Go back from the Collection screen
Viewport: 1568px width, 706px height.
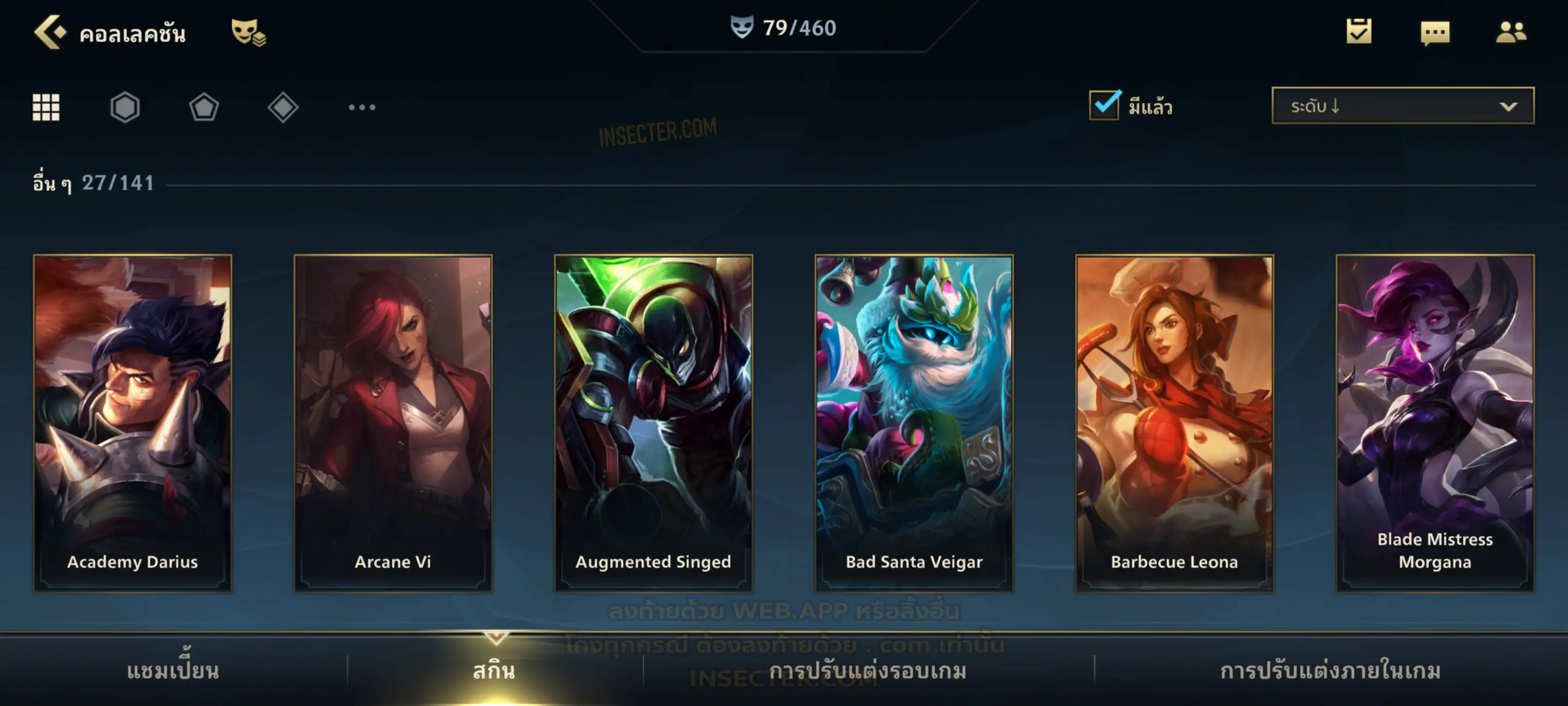coord(50,32)
